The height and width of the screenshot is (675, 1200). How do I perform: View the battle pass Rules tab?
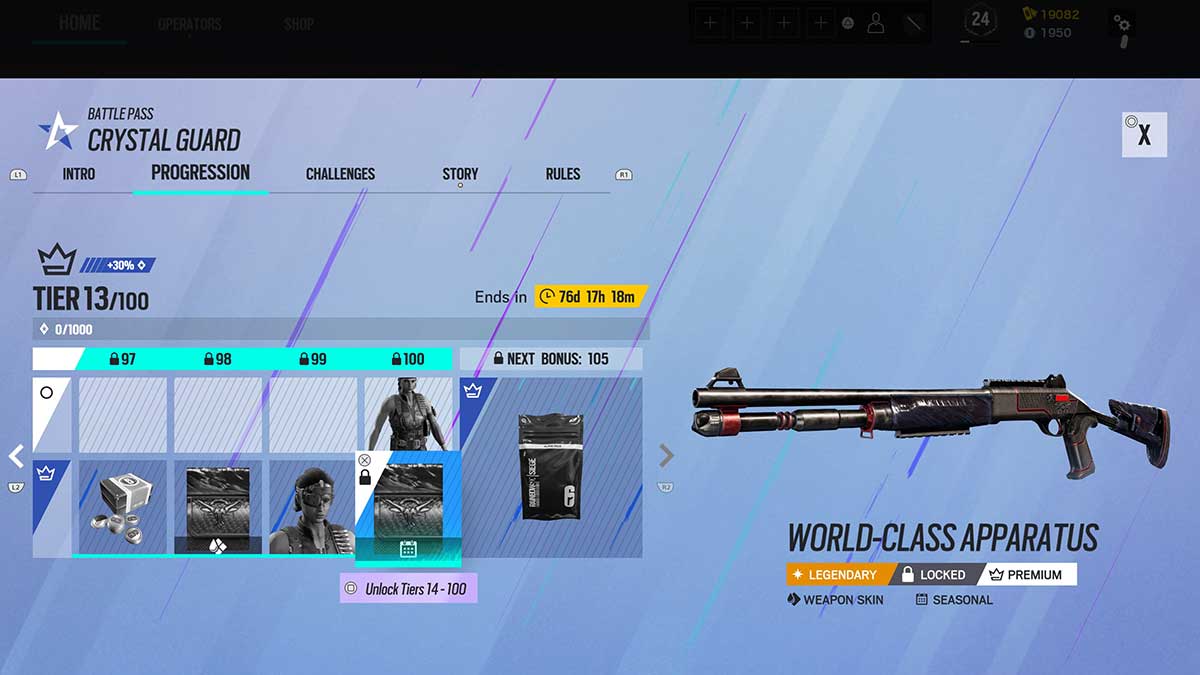click(563, 174)
